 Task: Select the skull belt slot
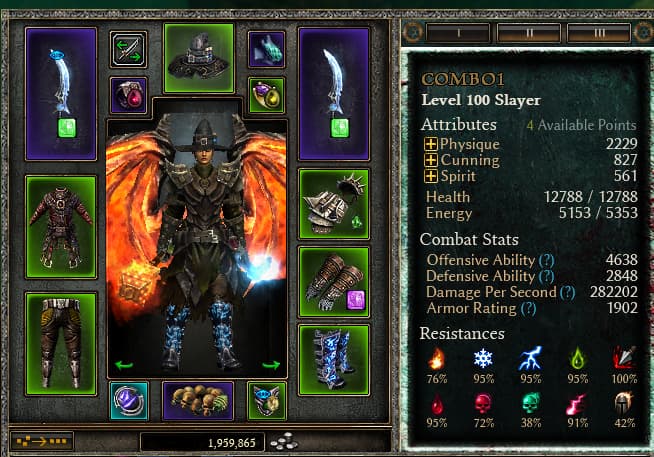pos(198,400)
